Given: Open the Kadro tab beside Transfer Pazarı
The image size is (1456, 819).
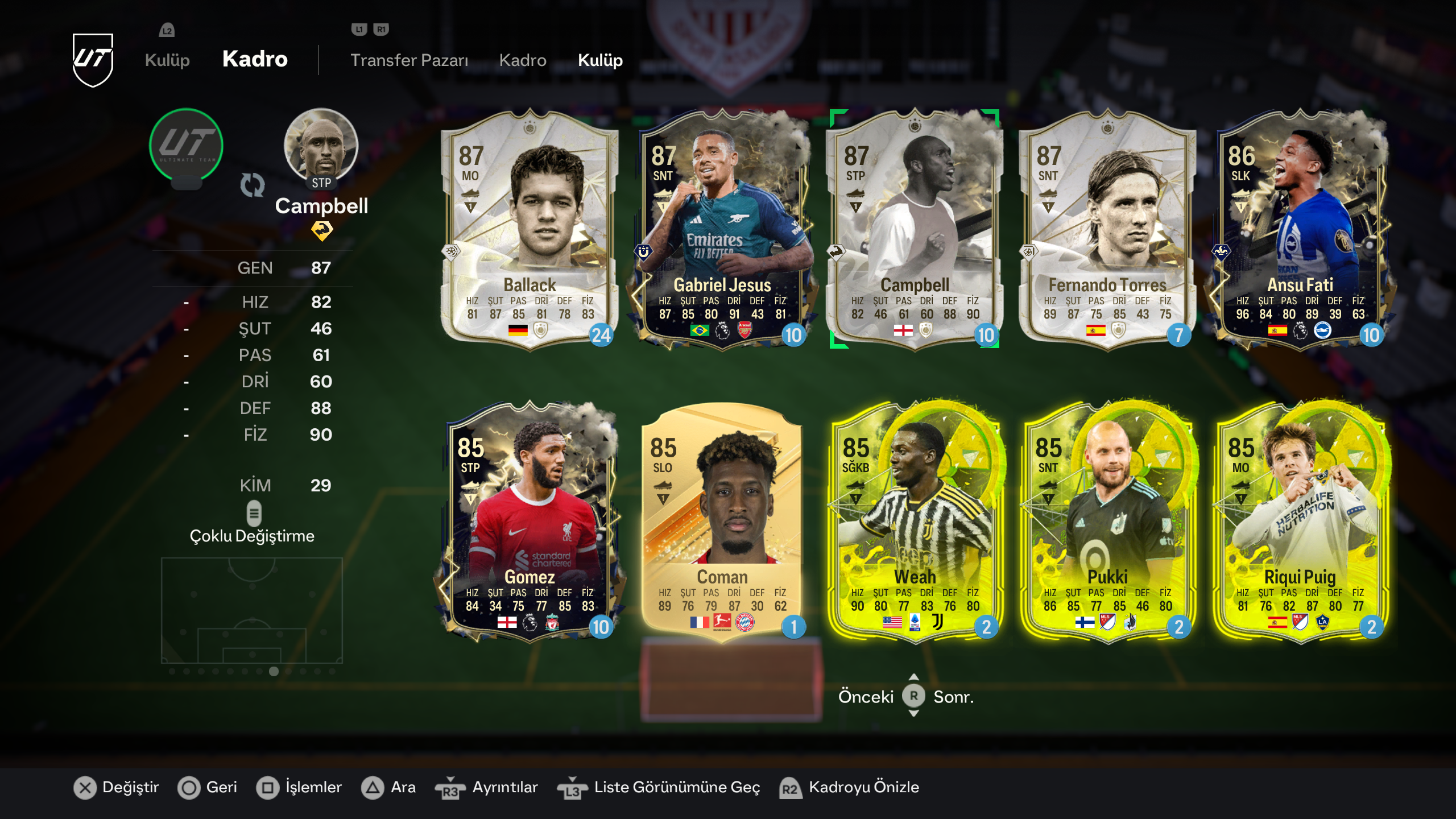Looking at the screenshot, I should pos(523,60).
